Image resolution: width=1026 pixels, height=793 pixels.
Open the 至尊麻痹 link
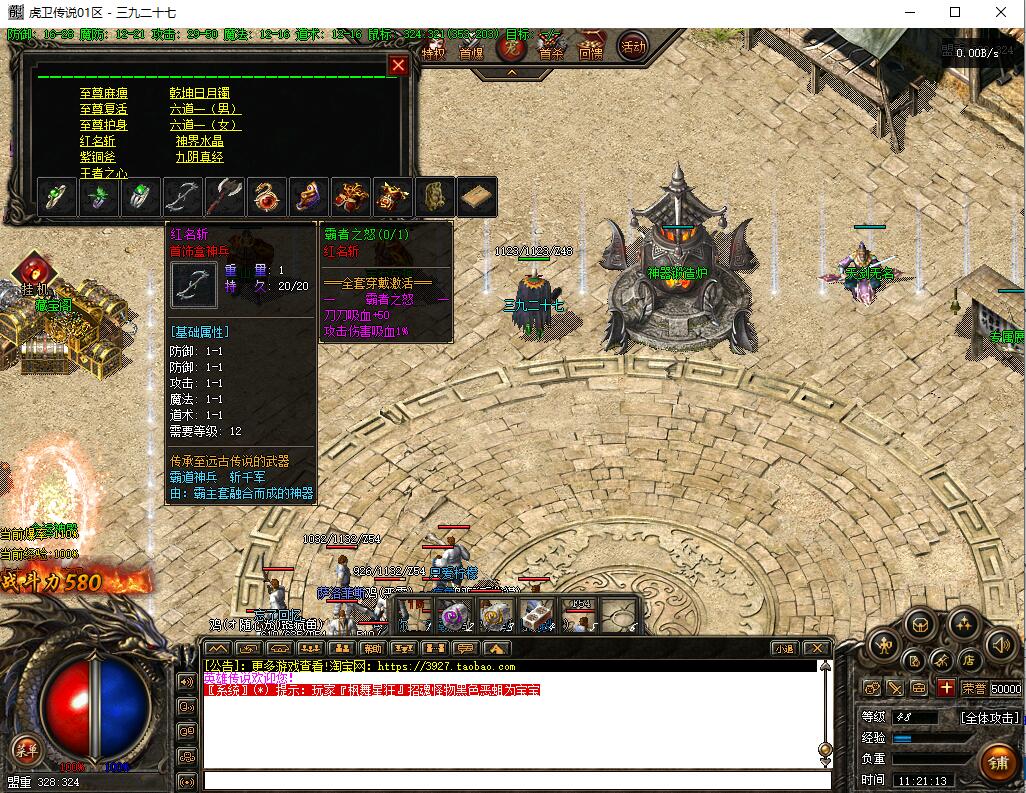click(104, 93)
